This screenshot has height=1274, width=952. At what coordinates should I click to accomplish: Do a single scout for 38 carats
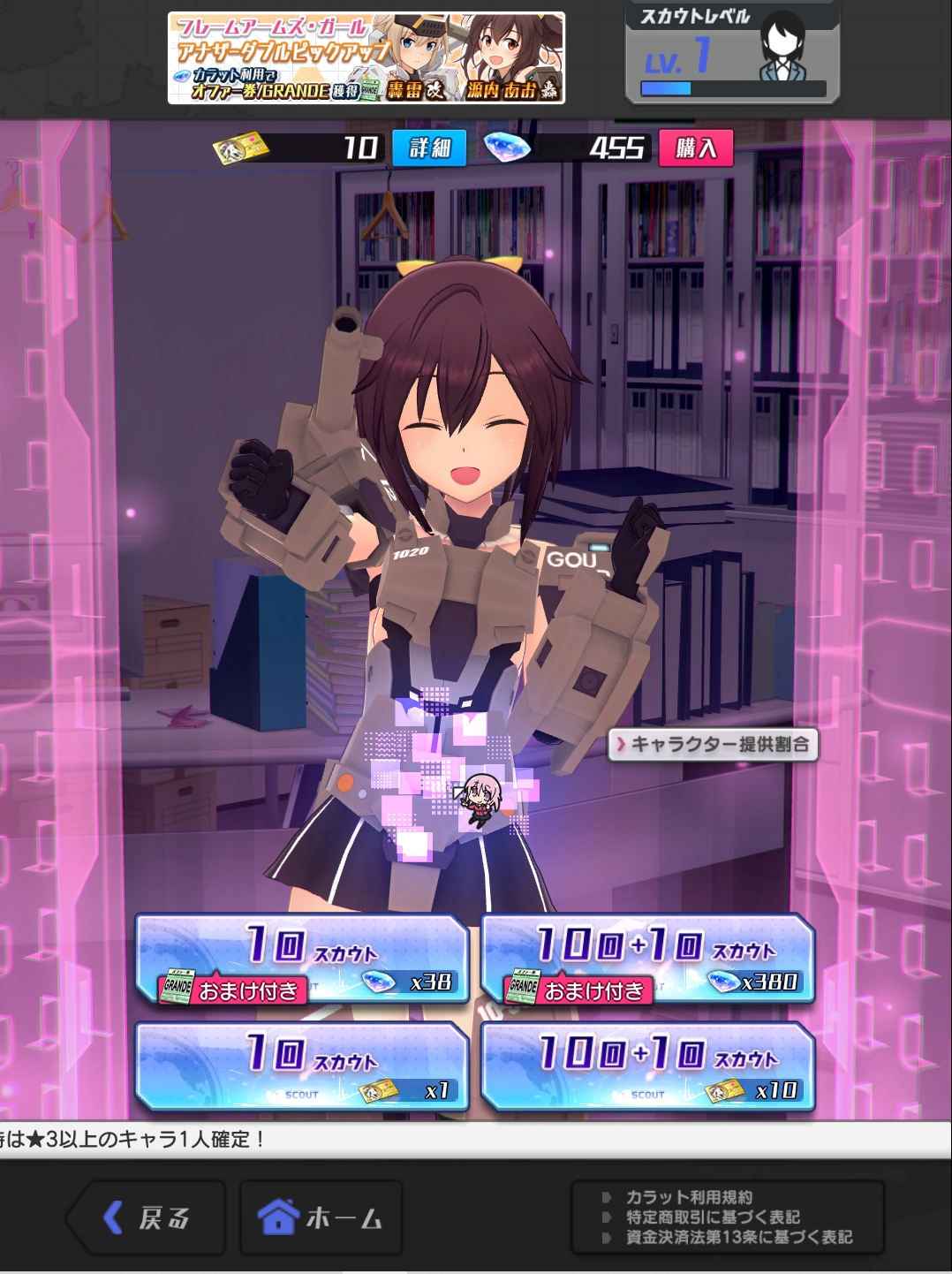tap(301, 960)
